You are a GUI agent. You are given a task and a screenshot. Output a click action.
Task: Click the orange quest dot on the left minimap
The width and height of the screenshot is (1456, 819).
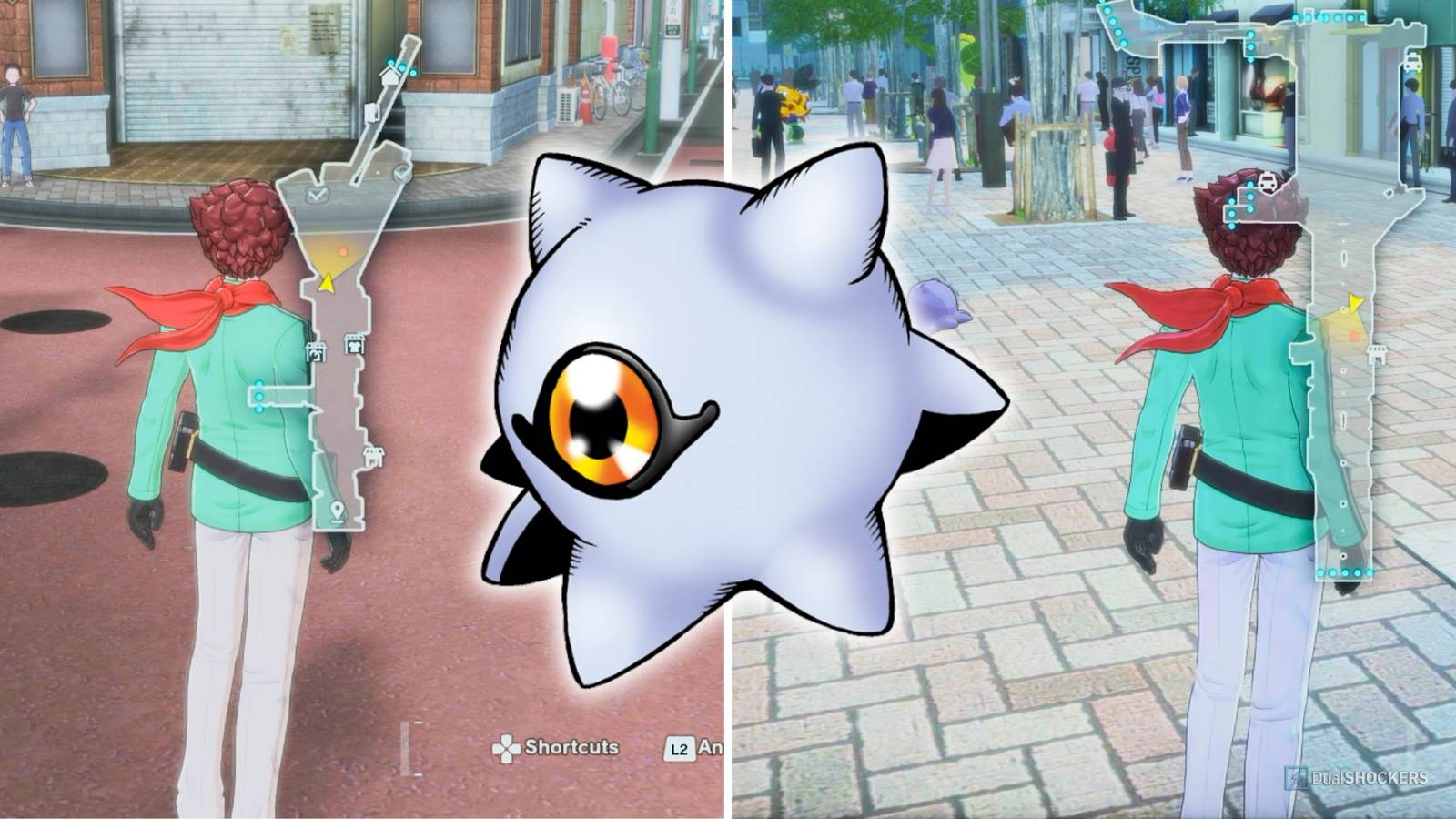[x=343, y=250]
